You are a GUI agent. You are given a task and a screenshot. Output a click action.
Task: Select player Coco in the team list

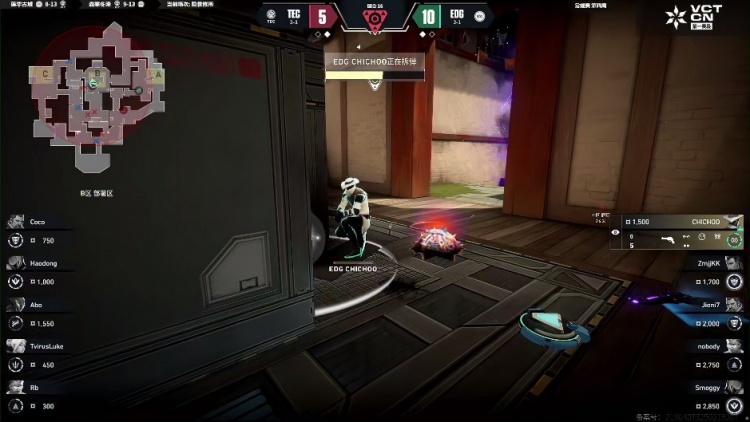pyautogui.click(x=40, y=231)
